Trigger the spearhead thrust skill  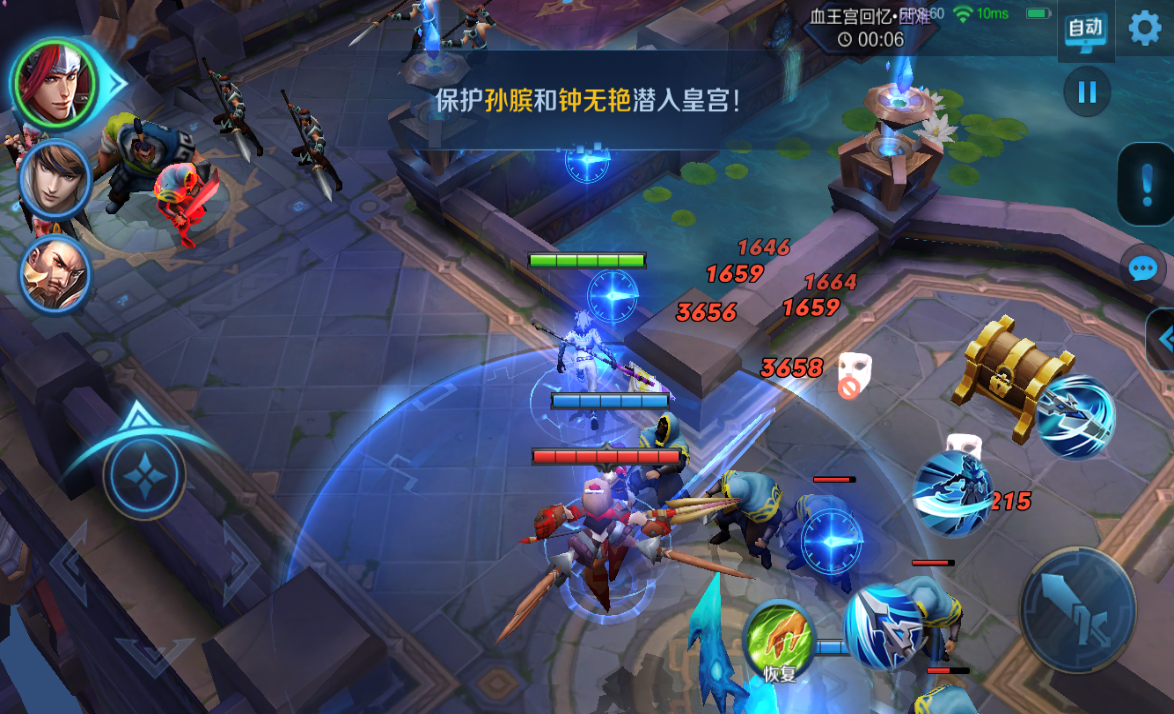[x=883, y=627]
